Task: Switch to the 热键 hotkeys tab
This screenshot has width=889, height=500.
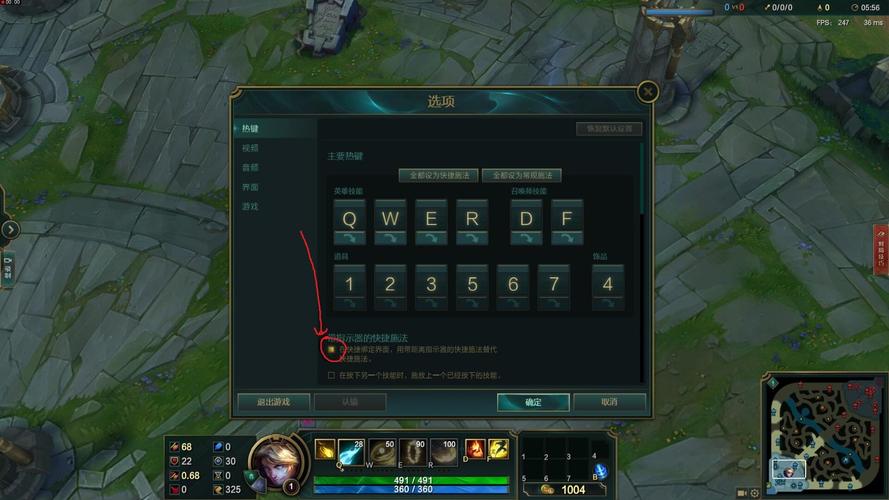Action: (x=250, y=129)
